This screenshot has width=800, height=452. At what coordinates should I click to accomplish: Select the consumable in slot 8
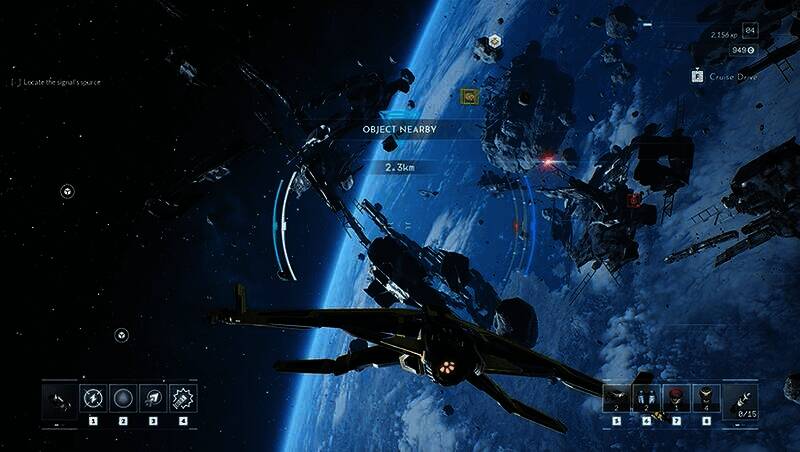click(x=706, y=397)
